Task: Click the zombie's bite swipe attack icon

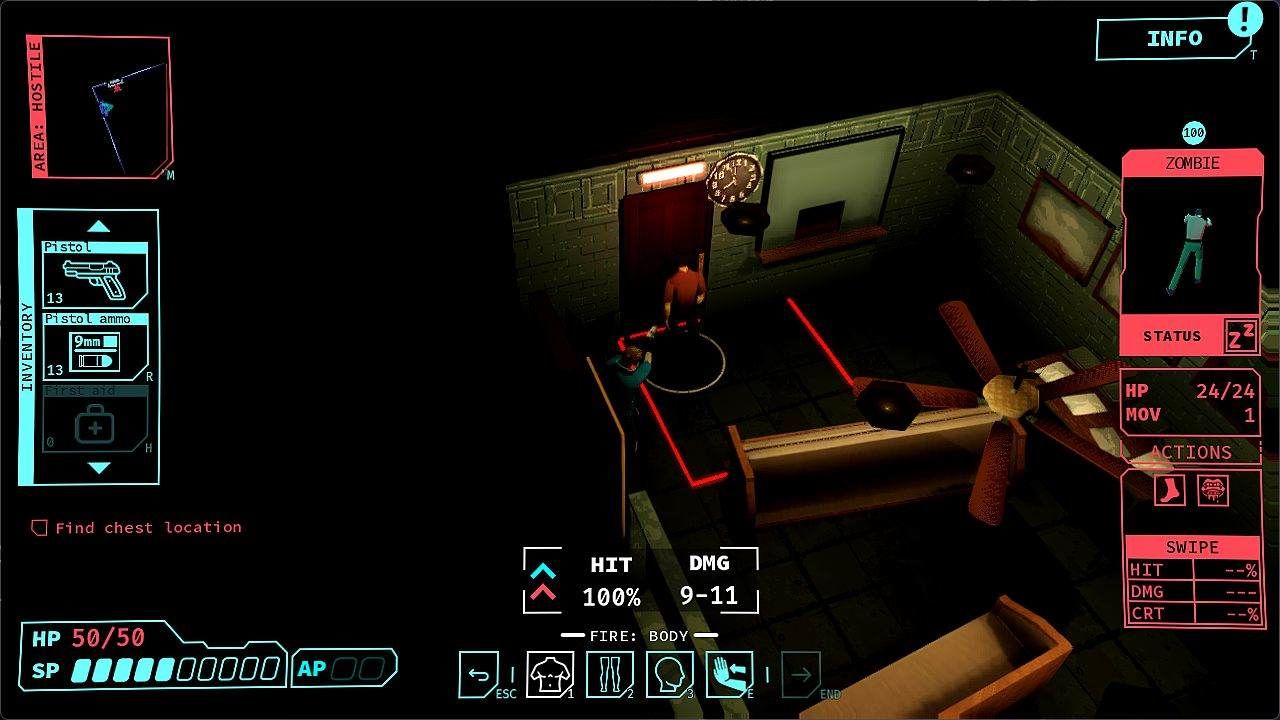Action: click(x=1213, y=489)
